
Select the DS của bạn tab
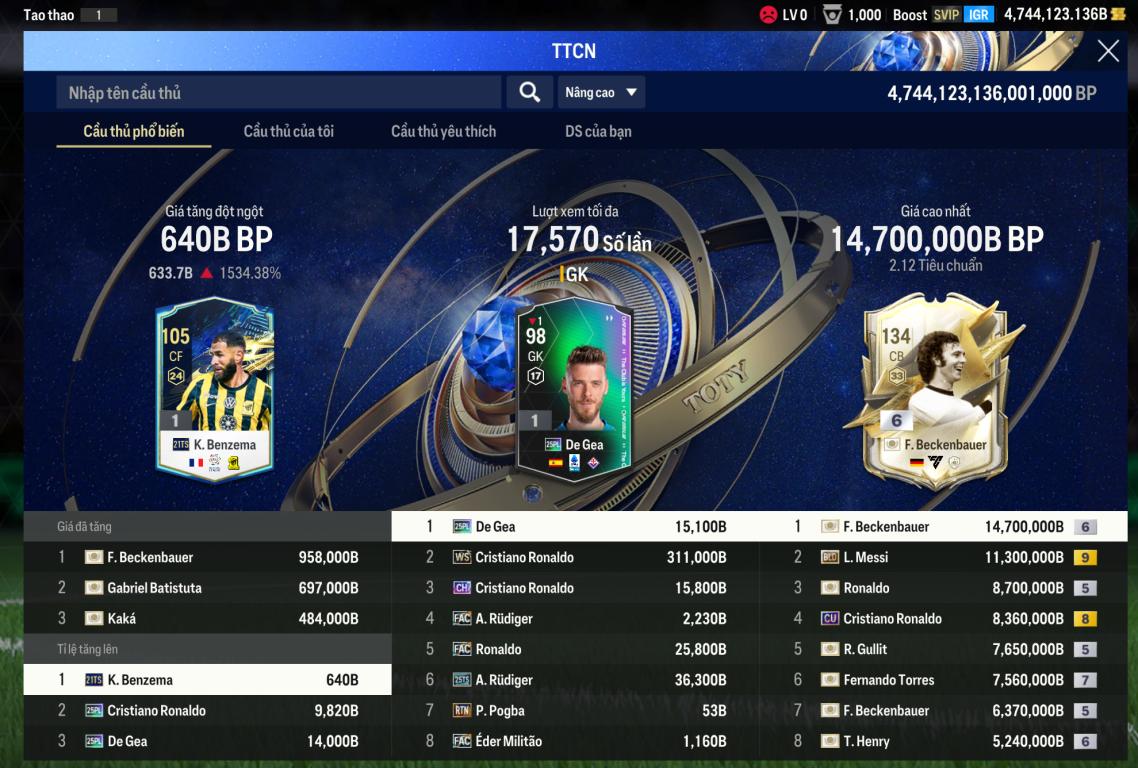coord(598,131)
